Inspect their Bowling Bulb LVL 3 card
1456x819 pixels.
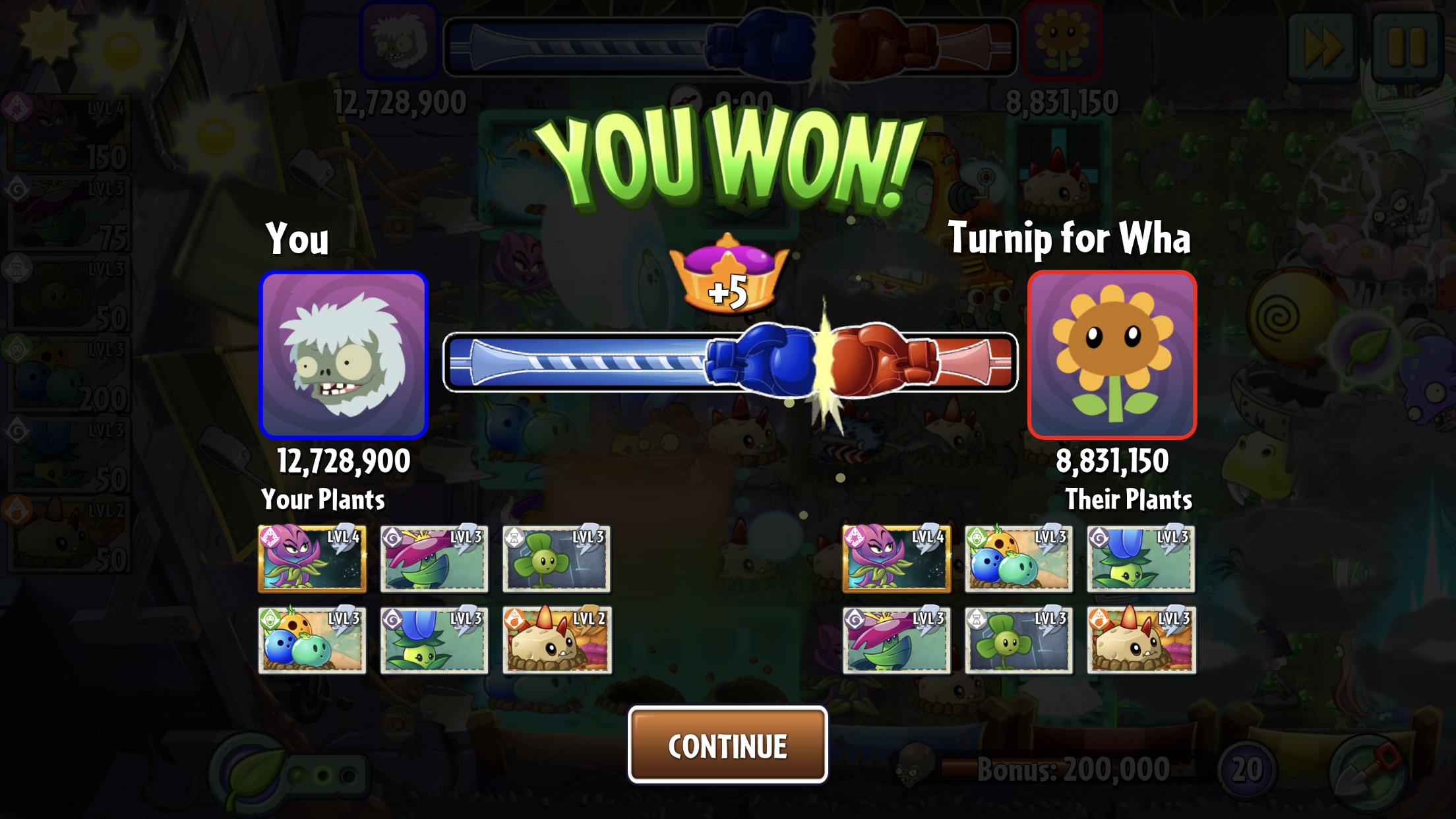point(1018,559)
